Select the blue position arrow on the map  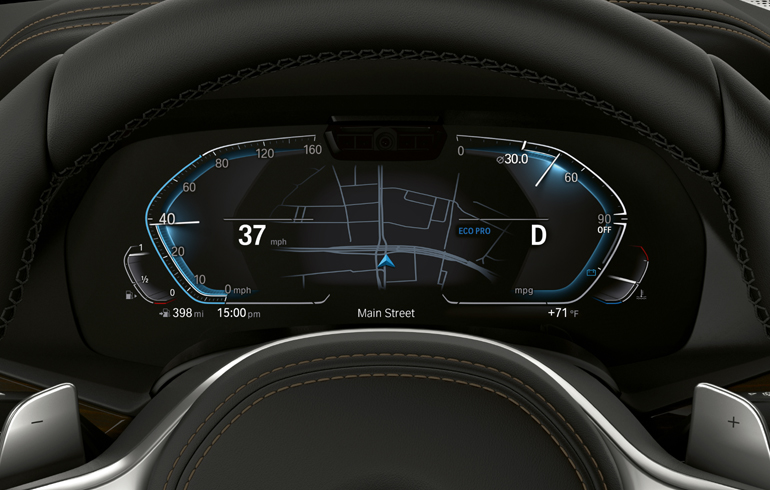(386, 263)
